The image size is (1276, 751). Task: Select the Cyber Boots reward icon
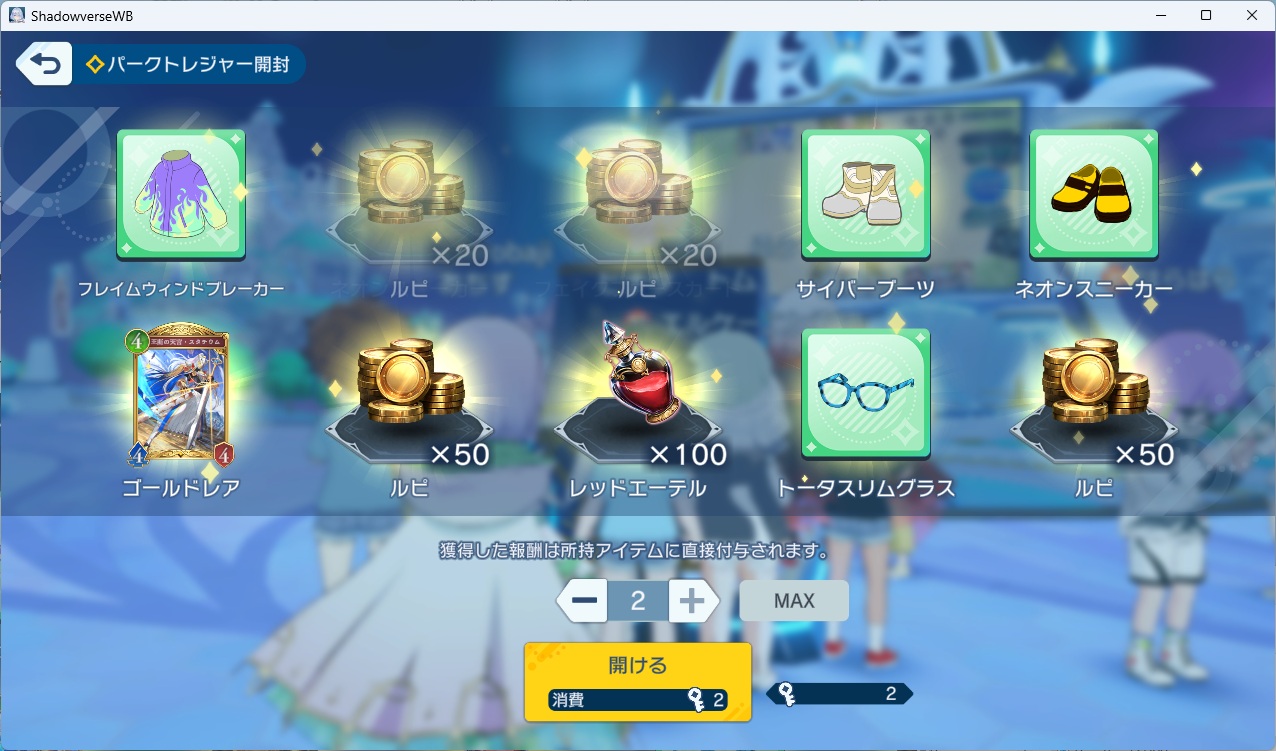click(x=866, y=194)
